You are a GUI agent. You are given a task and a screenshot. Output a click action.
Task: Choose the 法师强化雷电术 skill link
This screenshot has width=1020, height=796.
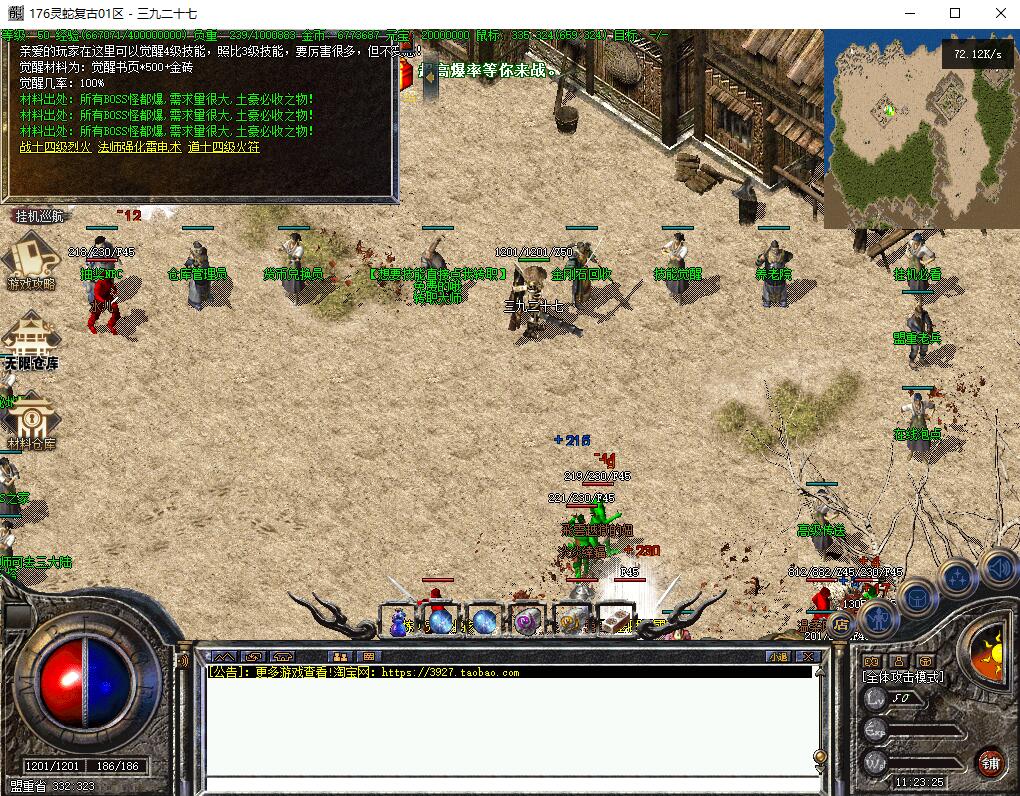coord(139,147)
